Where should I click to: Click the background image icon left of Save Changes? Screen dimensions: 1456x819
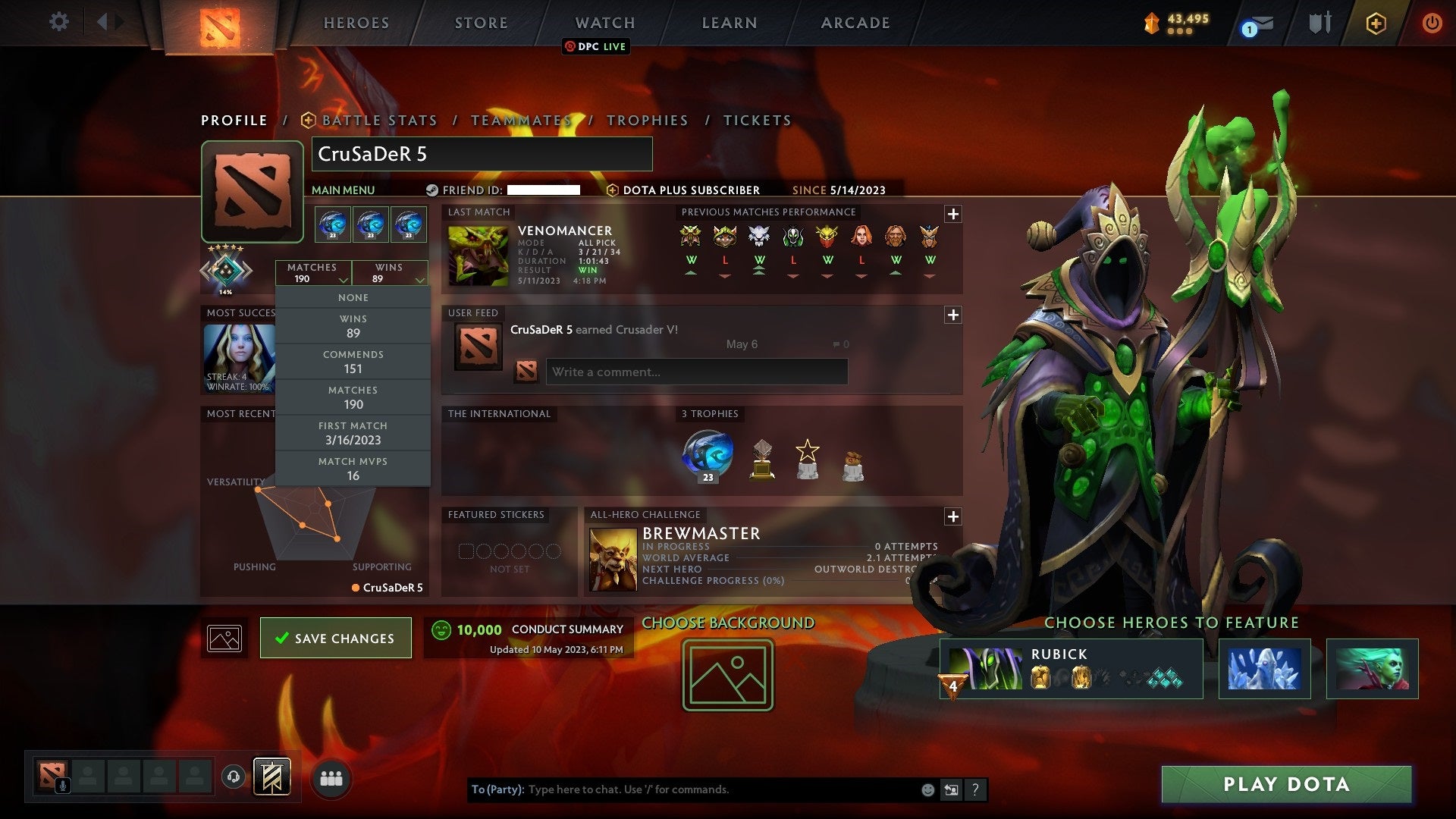[x=224, y=638]
